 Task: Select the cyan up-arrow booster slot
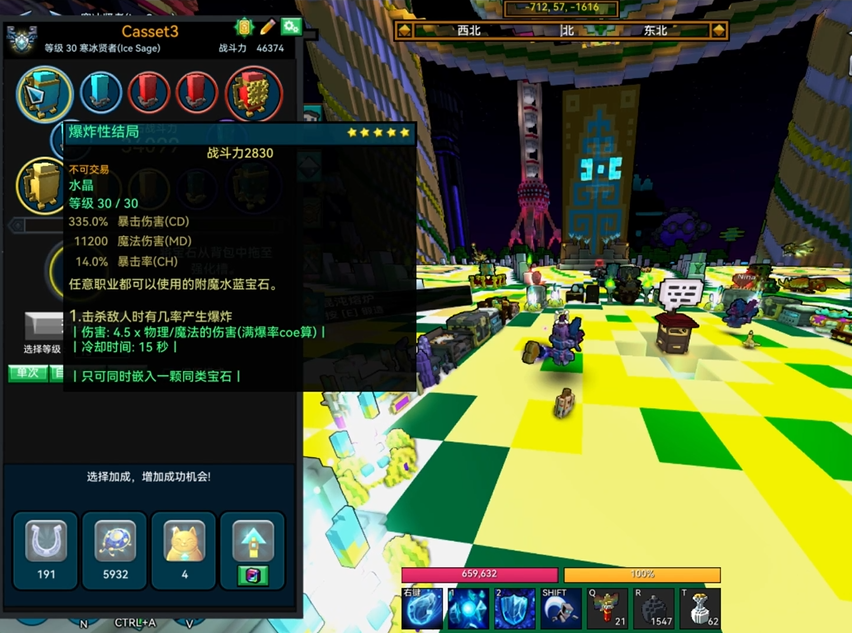point(252,540)
